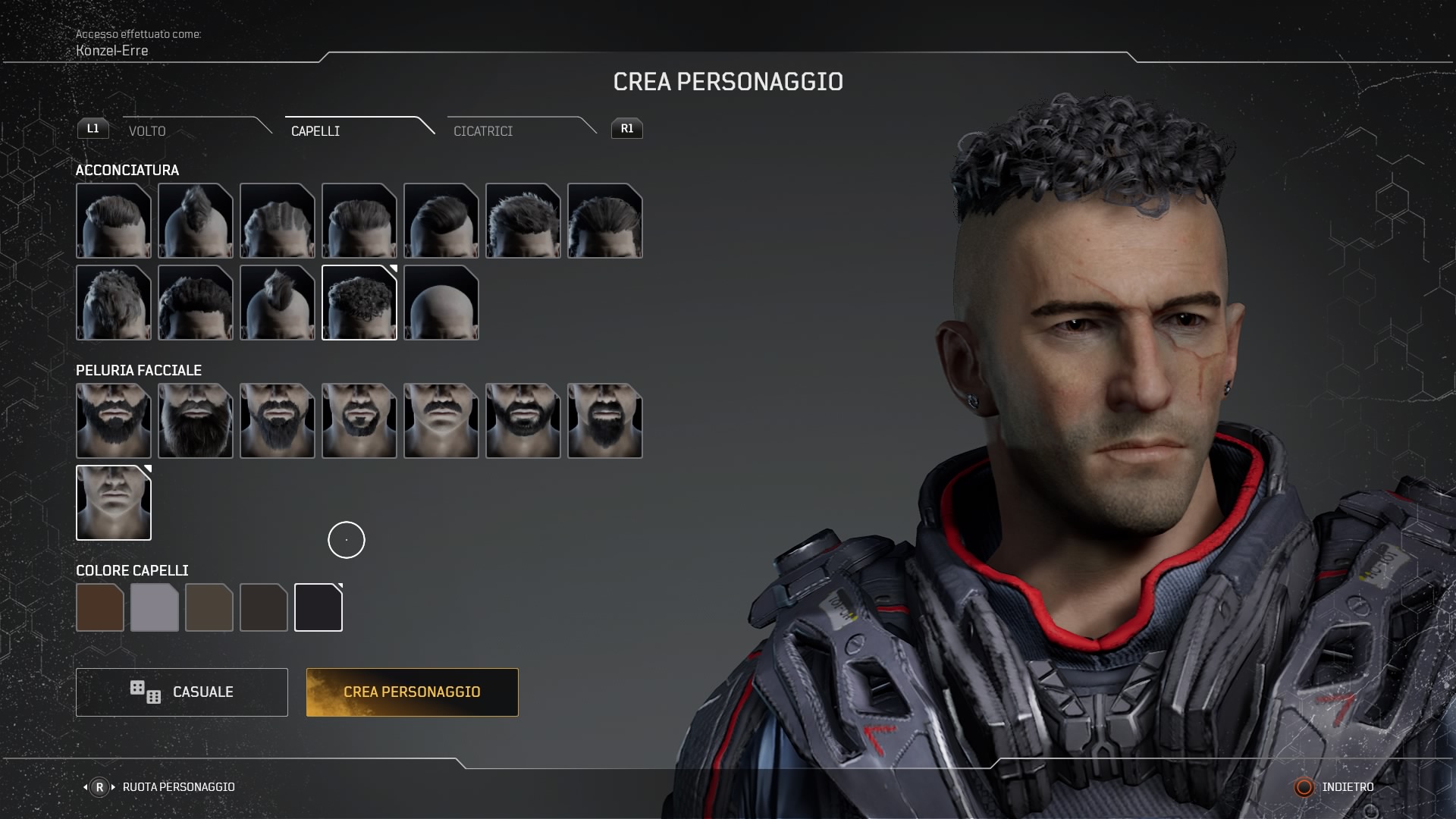Image resolution: width=1456 pixels, height=819 pixels.
Task: Choose the light gray hair color
Action: [155, 607]
